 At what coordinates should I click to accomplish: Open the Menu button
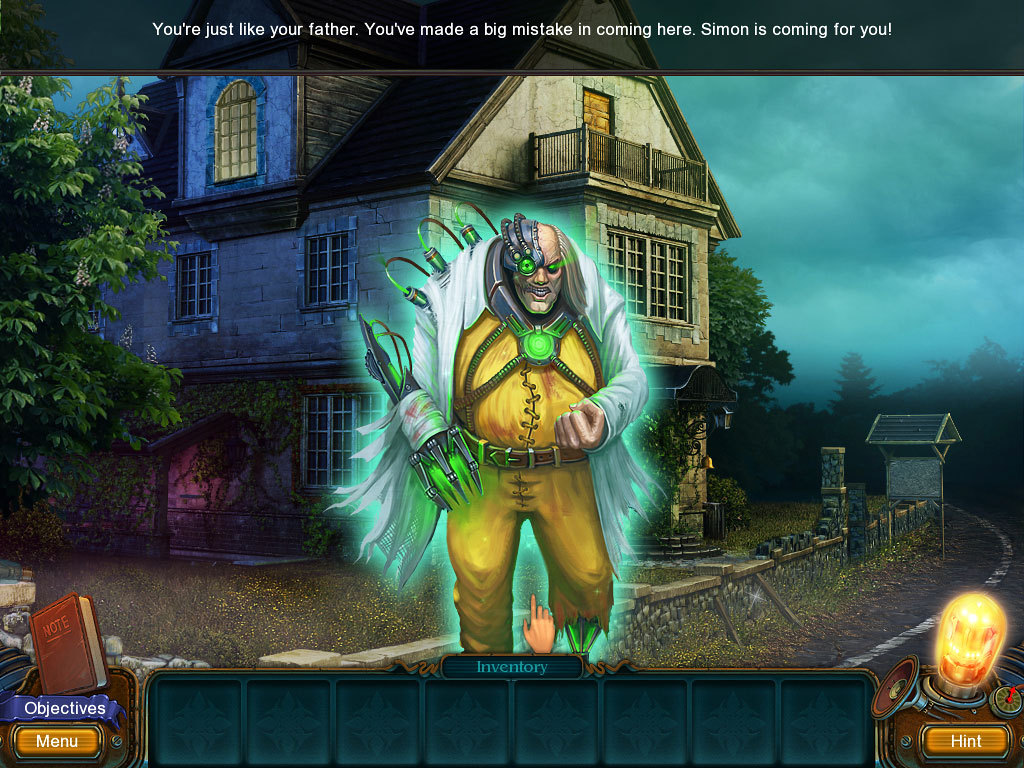(57, 741)
